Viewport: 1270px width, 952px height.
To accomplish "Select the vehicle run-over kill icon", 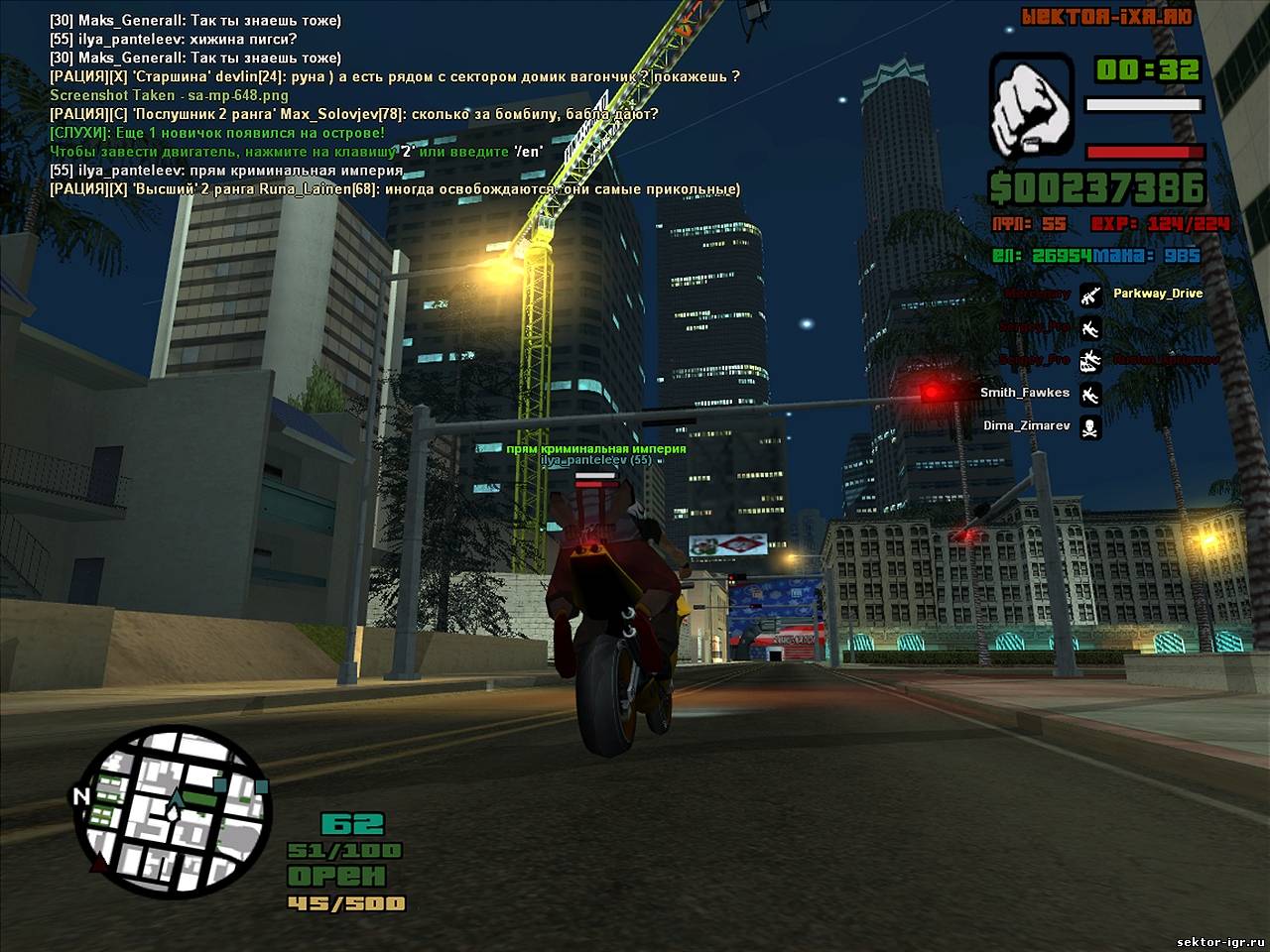I will [x=1090, y=360].
